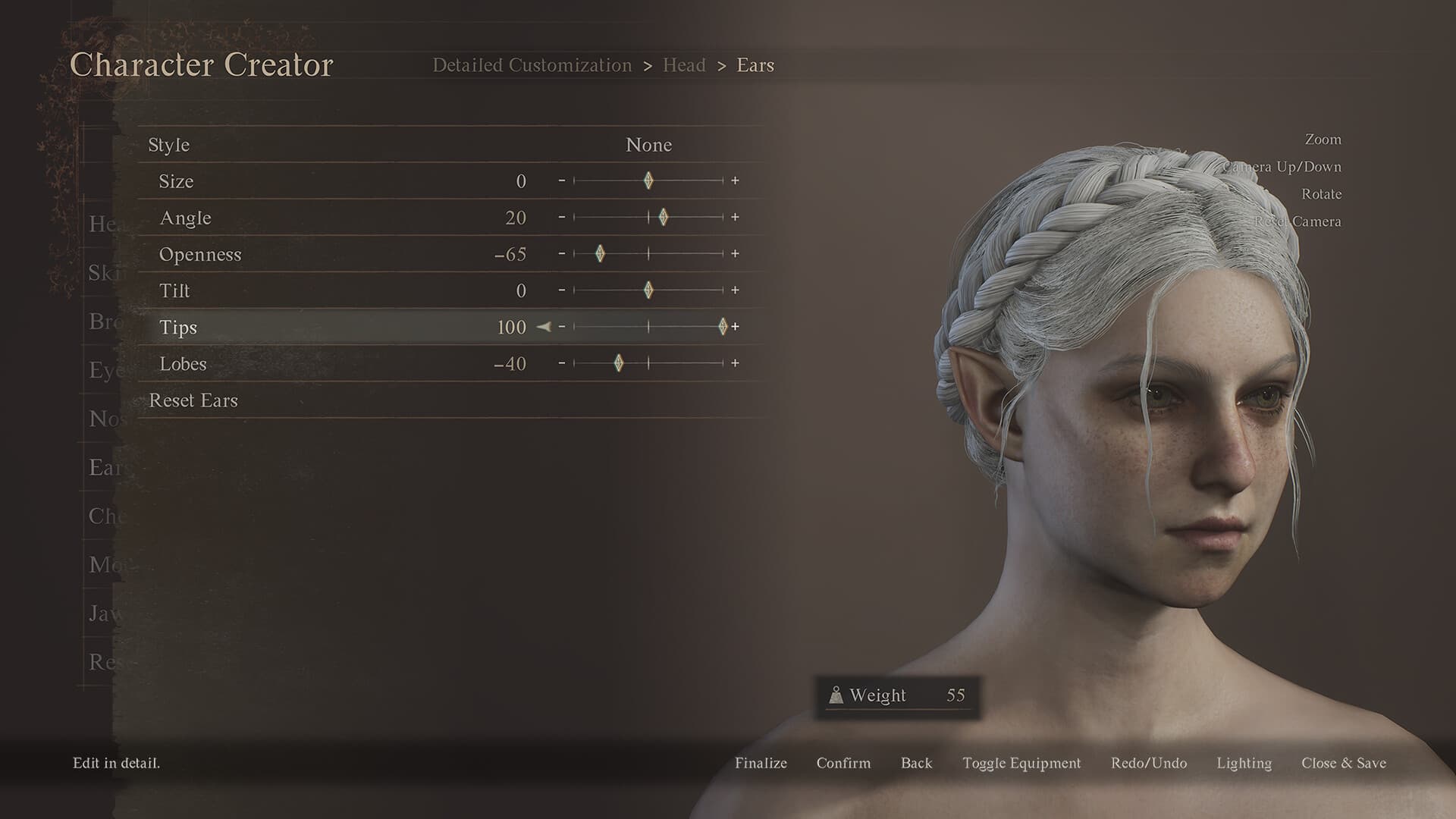Activate Toggle Equipment
Image resolution: width=1456 pixels, height=819 pixels.
(1021, 763)
